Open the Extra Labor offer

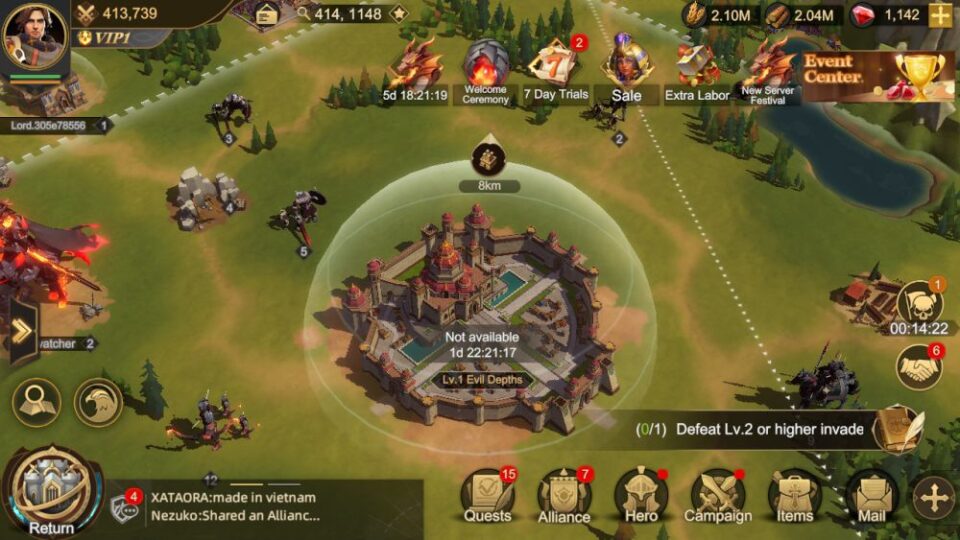697,70
